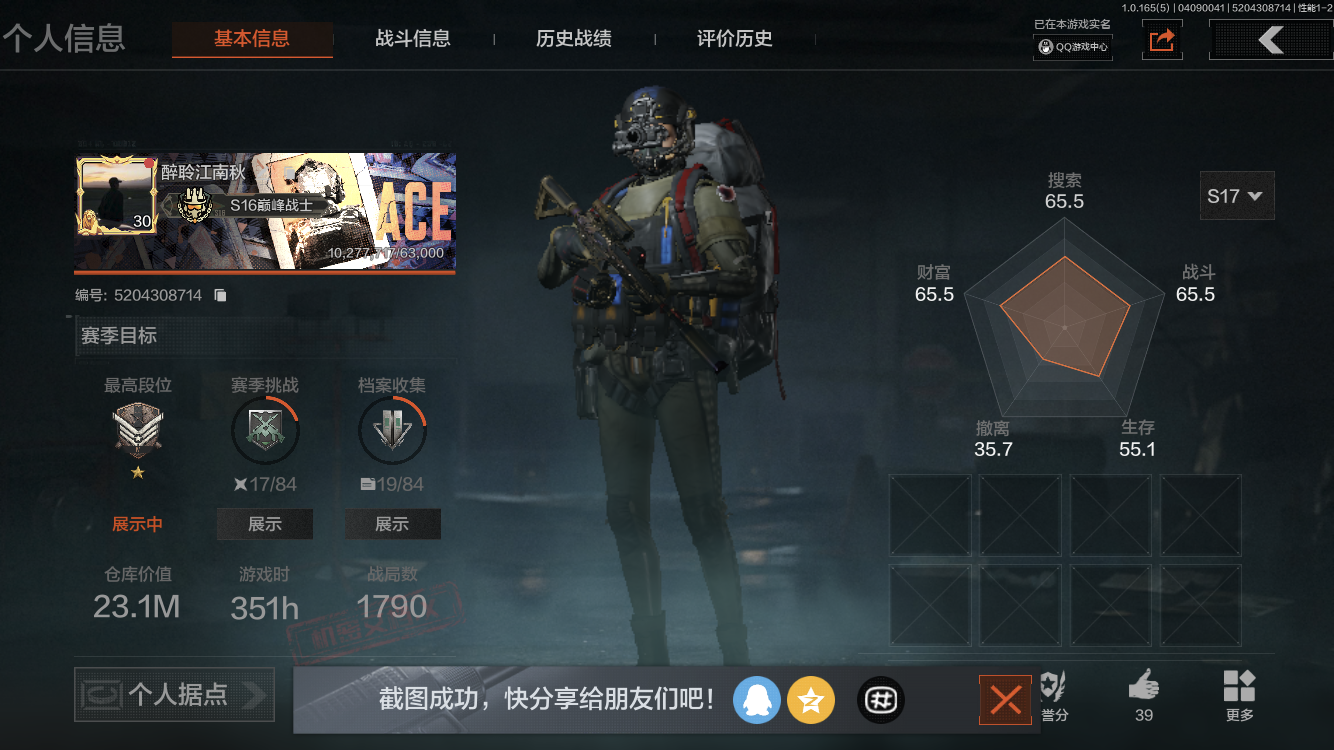Share to Qzone with the yellow star icon
1334x750 pixels.
tap(811, 700)
